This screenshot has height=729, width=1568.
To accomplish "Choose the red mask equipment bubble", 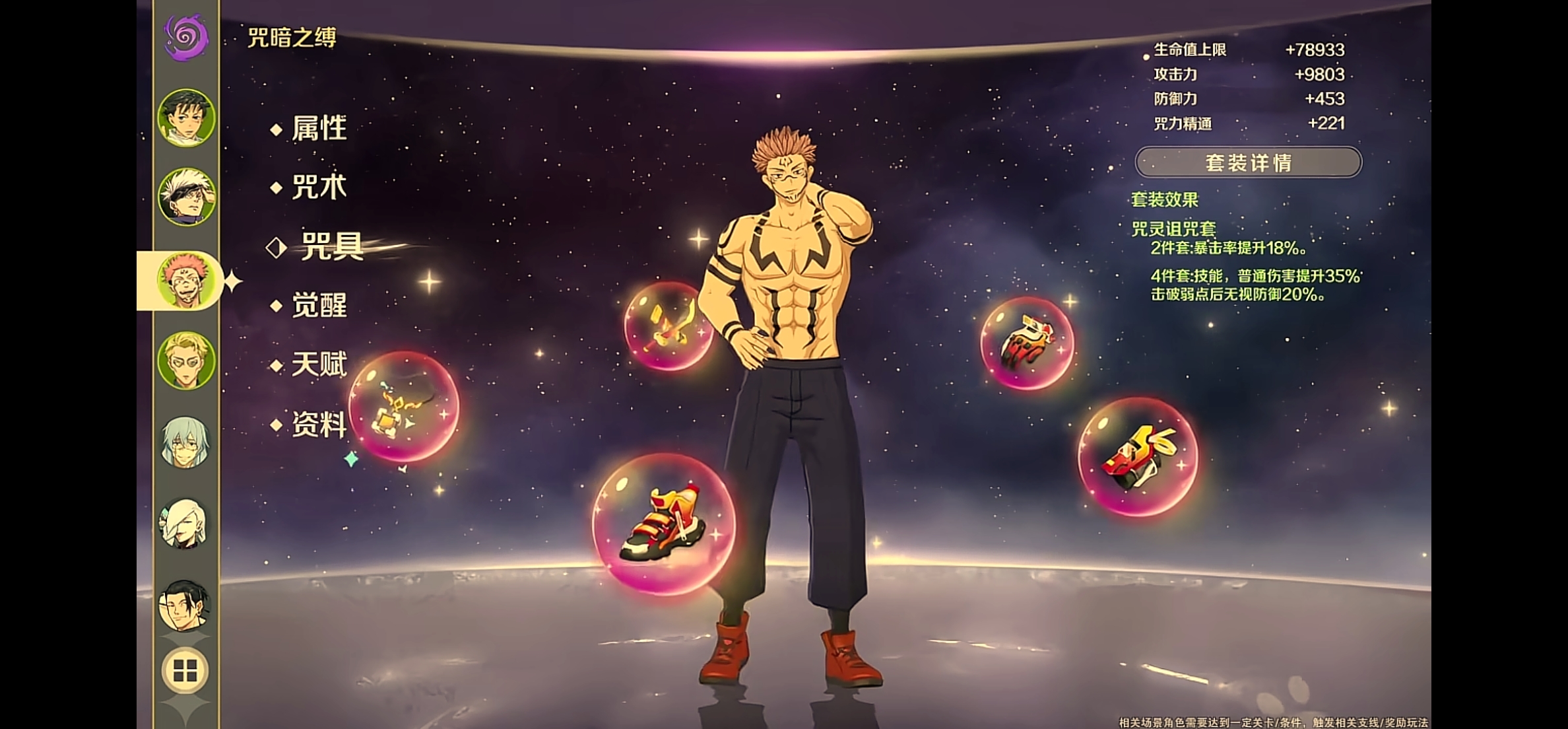I will point(1138,457).
